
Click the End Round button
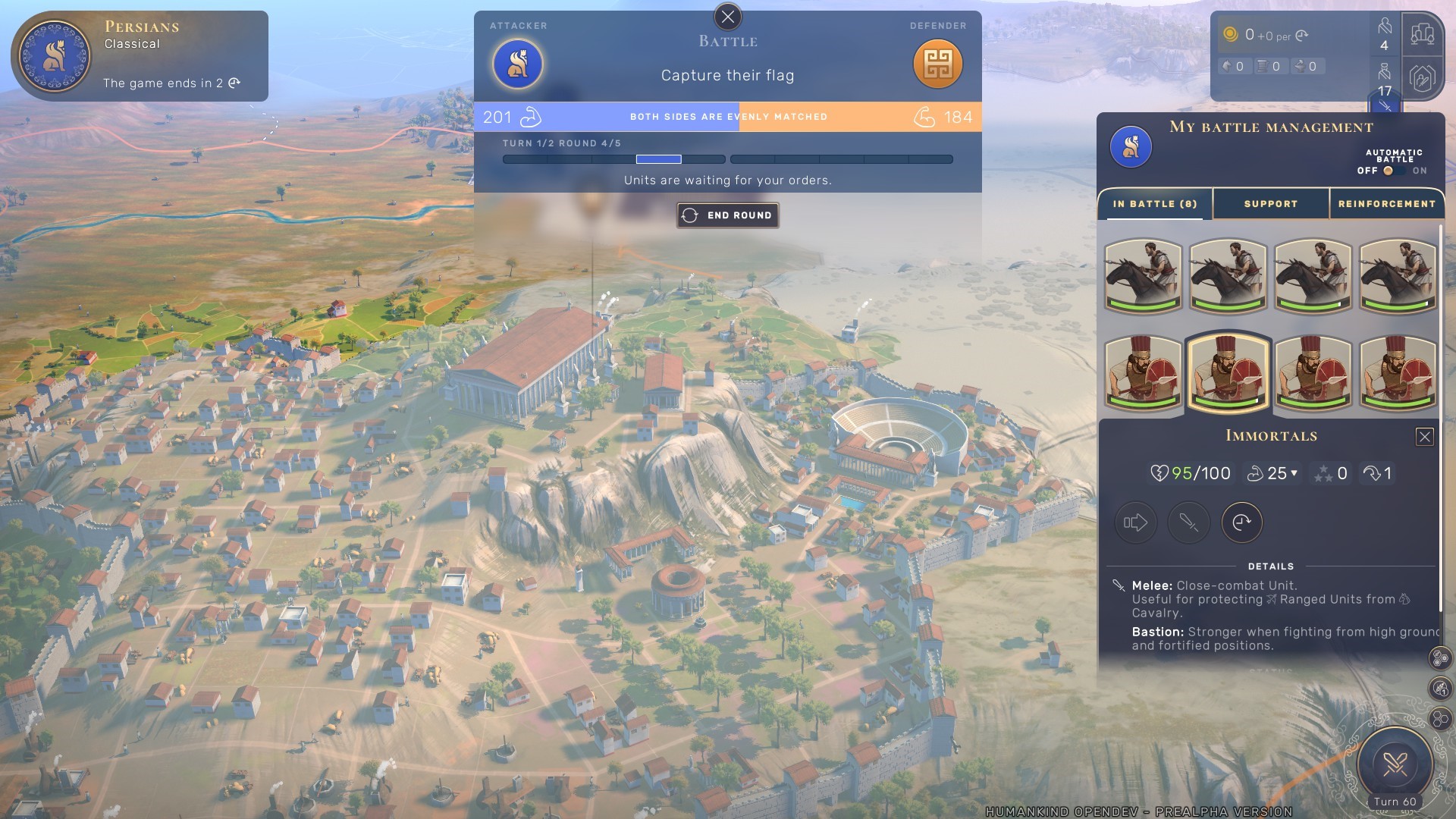[728, 215]
